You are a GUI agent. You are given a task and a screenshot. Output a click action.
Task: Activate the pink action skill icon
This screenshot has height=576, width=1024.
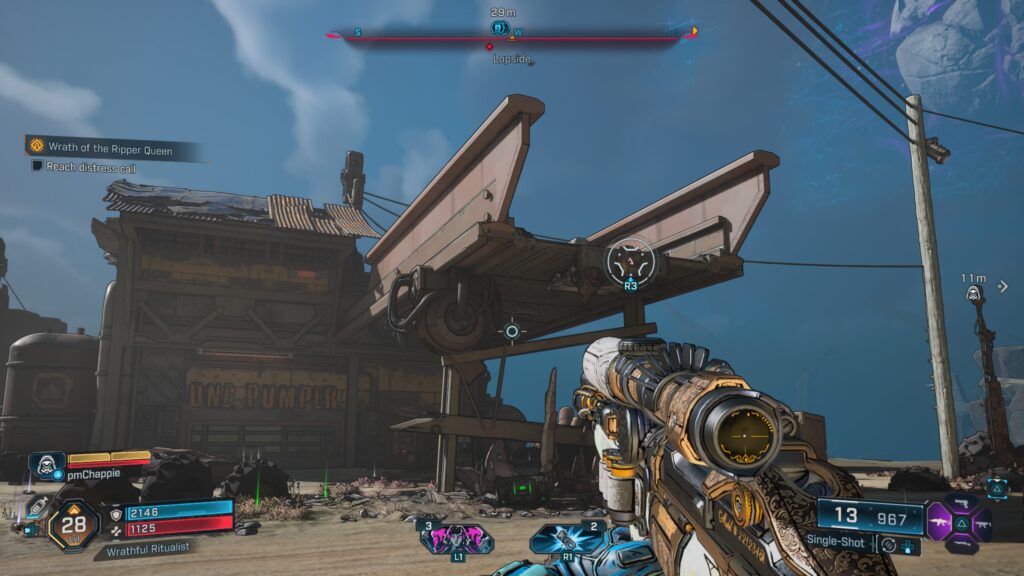coord(456,539)
